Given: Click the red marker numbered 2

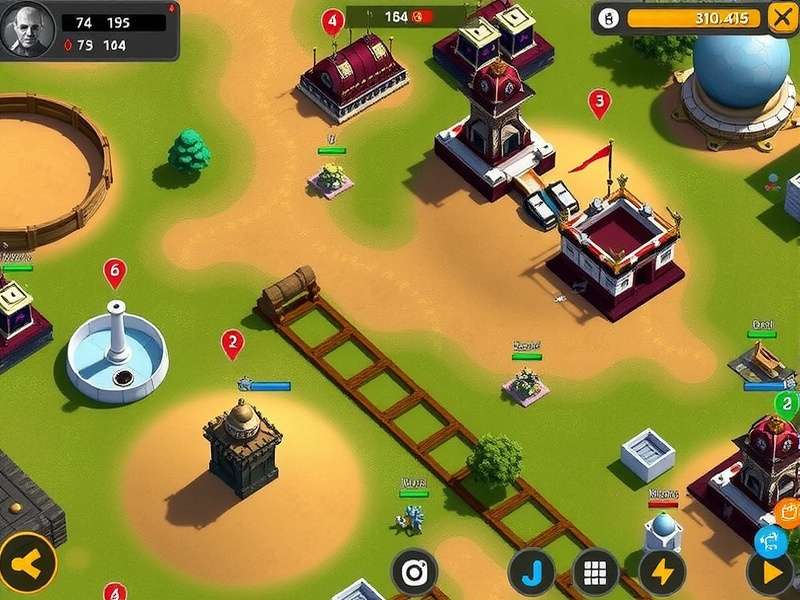Looking at the screenshot, I should coord(232,343).
